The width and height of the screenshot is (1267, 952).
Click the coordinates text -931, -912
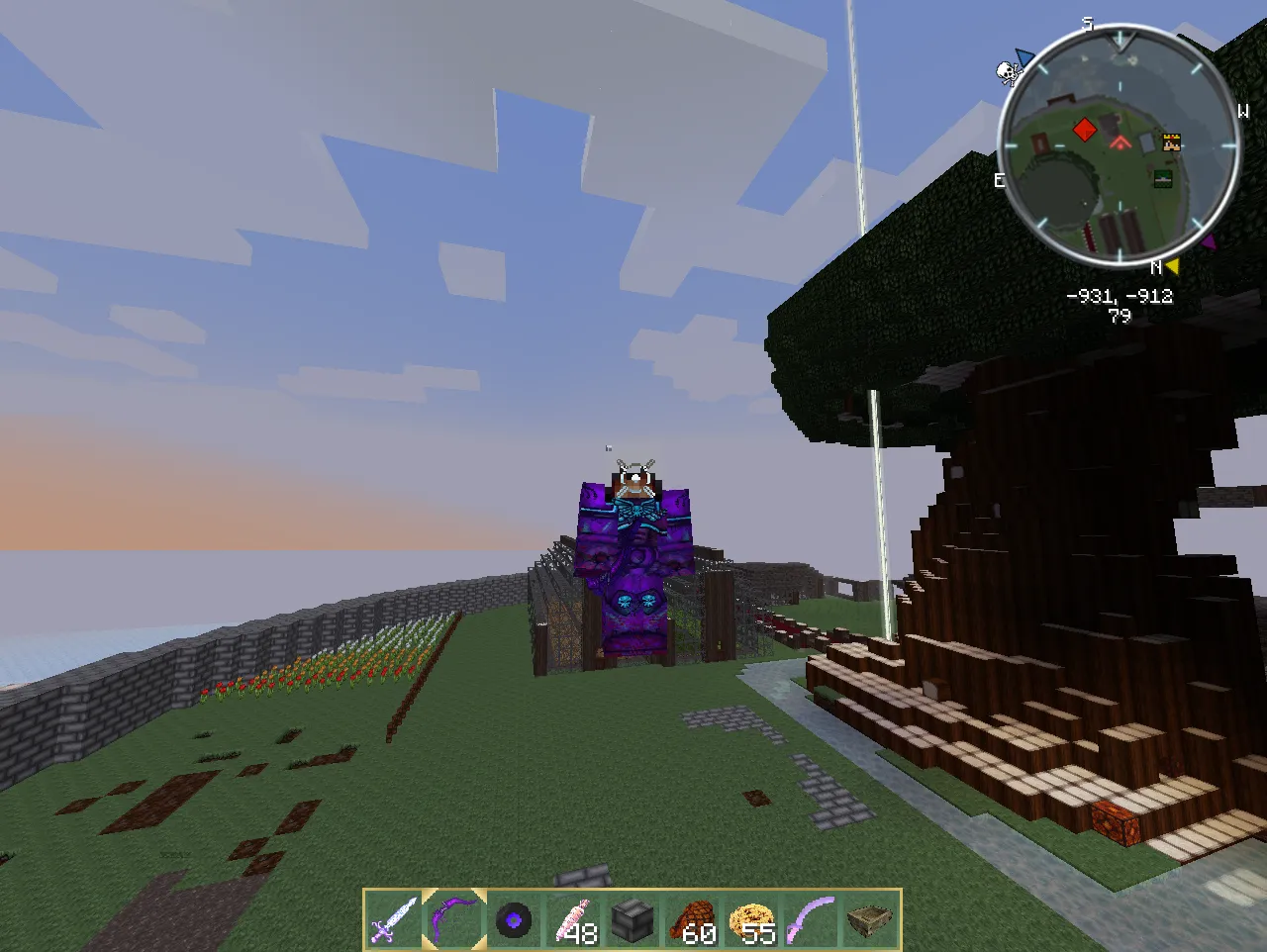pos(1119,296)
